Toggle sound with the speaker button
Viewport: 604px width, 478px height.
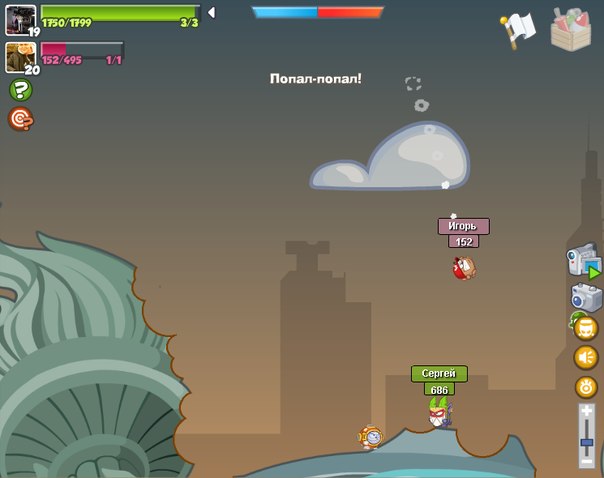click(x=586, y=357)
